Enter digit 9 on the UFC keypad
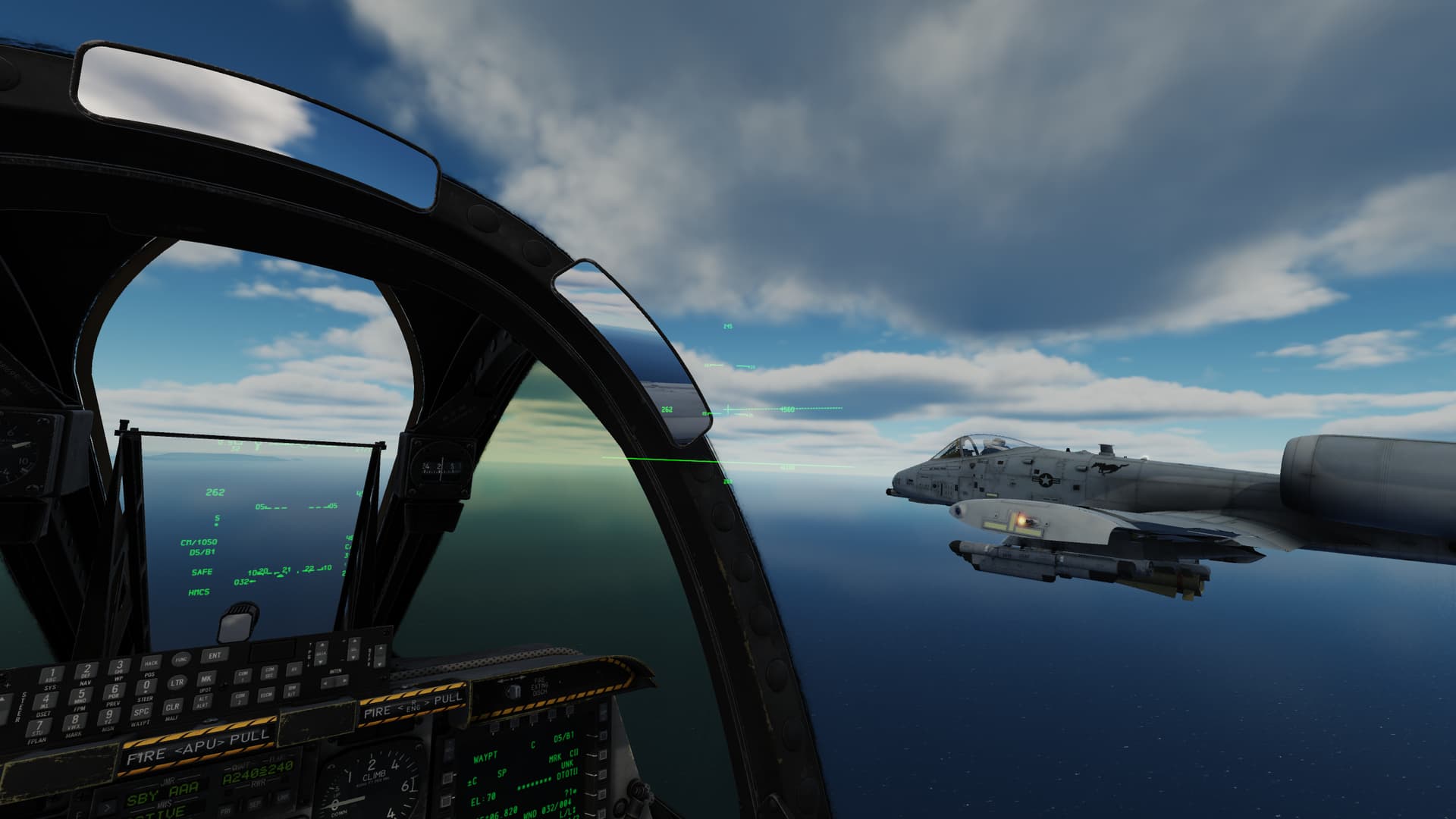1456x819 pixels. (x=108, y=715)
